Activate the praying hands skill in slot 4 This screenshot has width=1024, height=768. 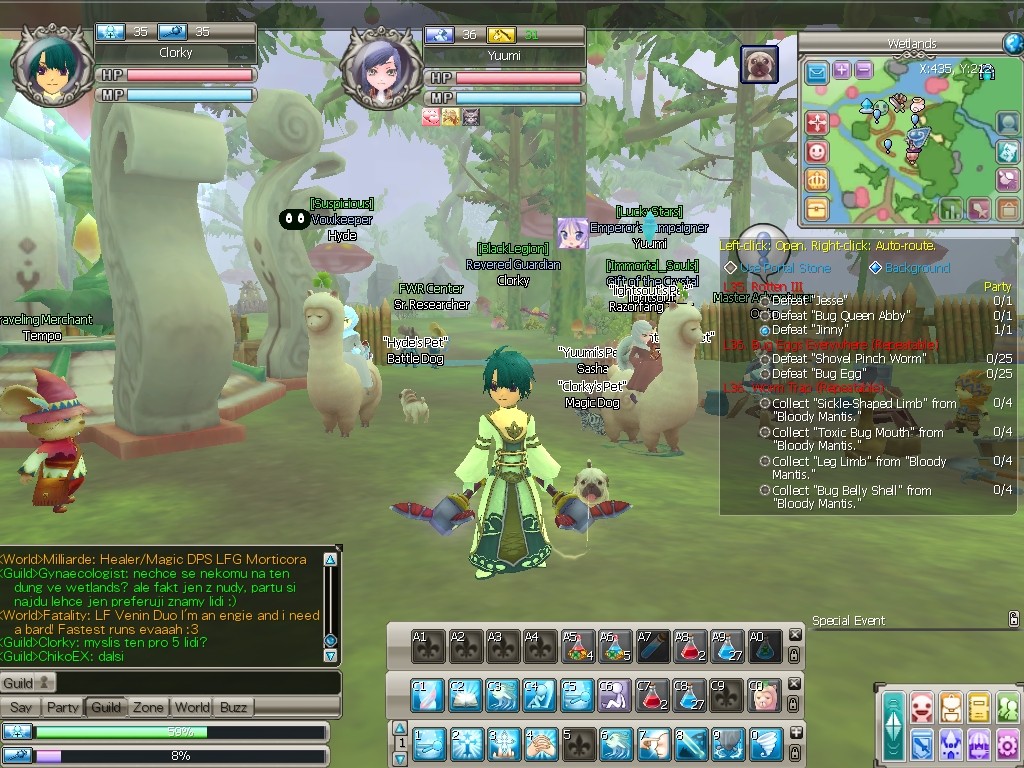click(541, 744)
